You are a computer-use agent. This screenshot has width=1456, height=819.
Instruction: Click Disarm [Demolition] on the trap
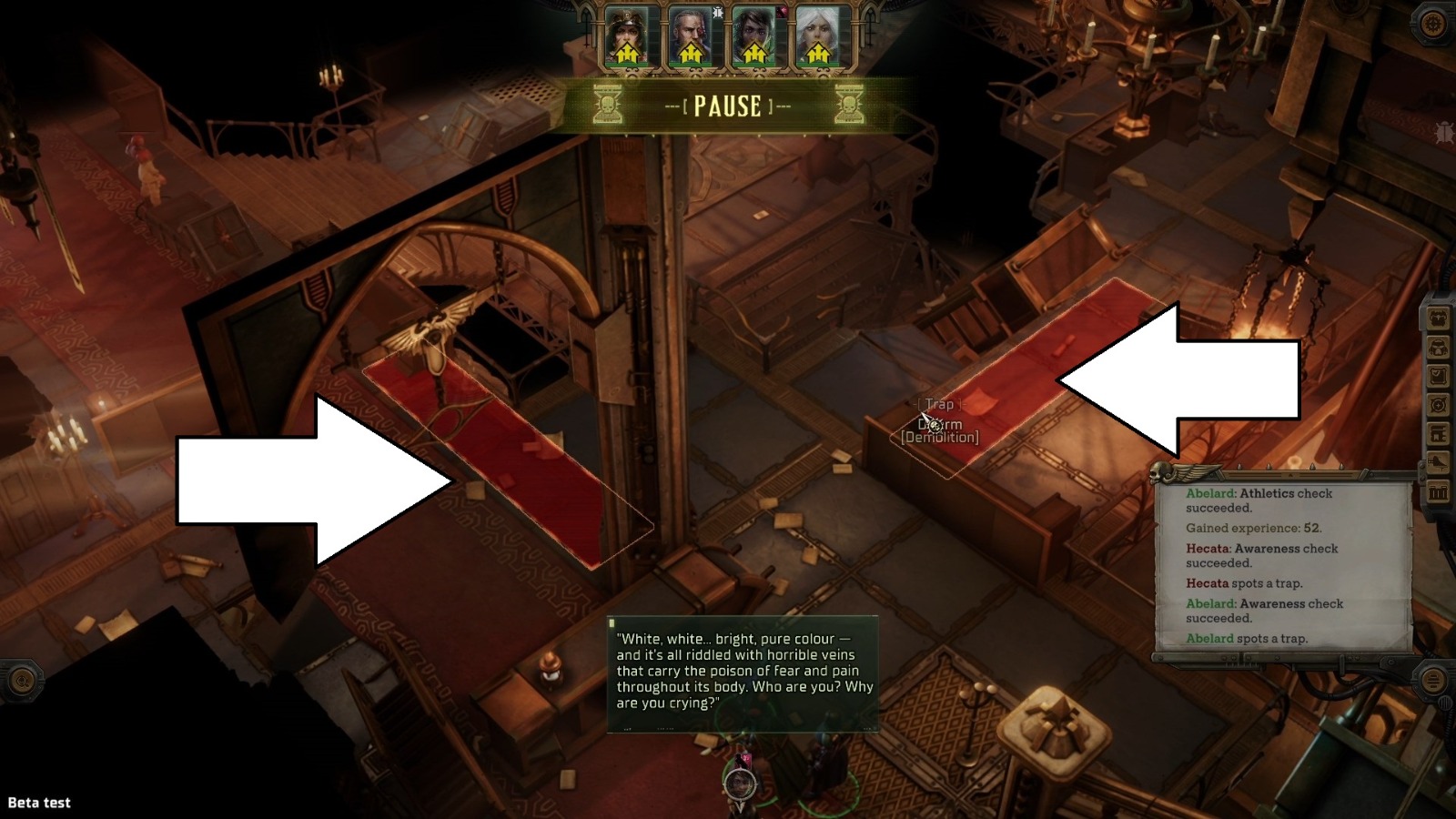pos(937,432)
